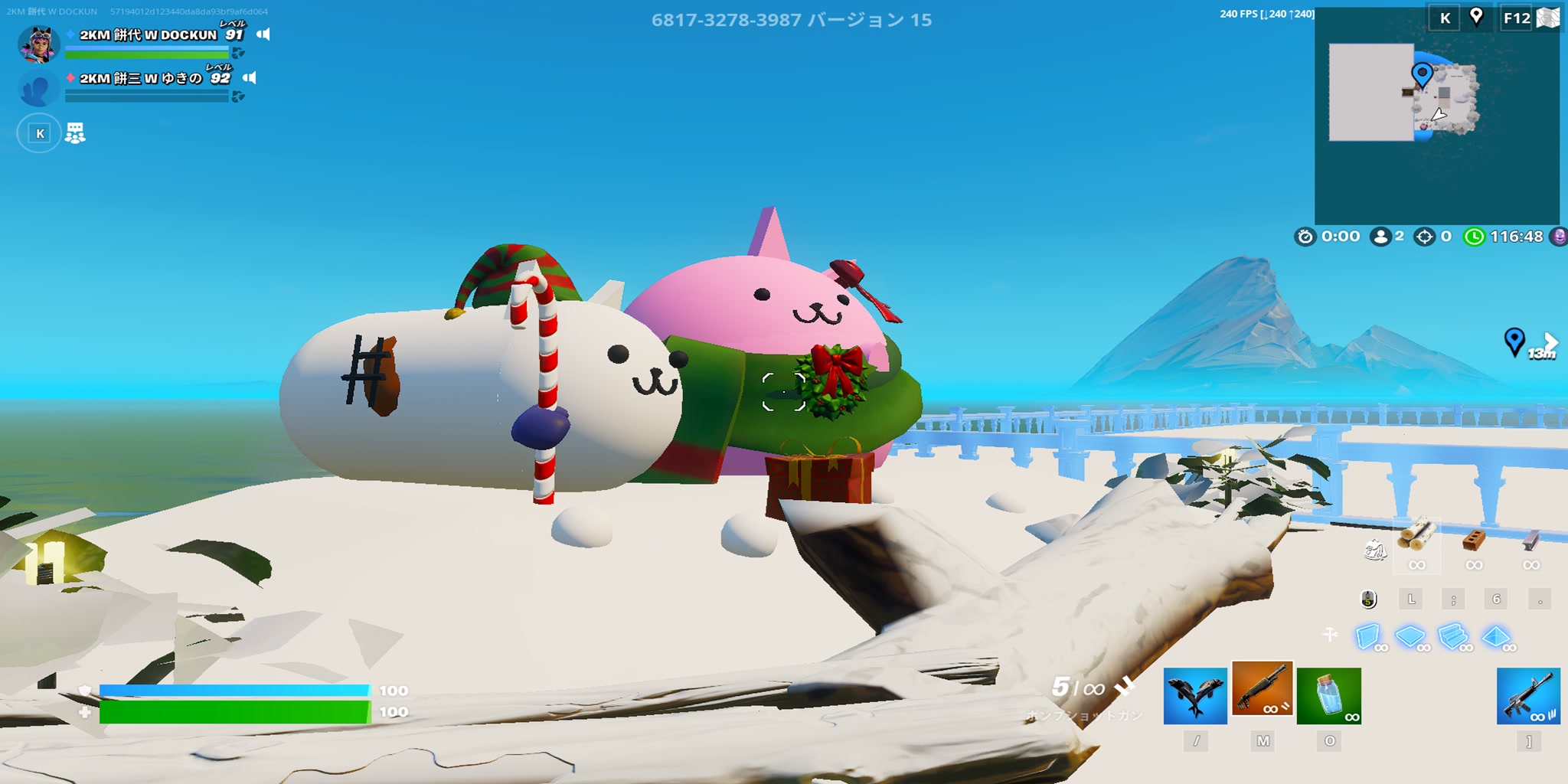Toggle the location pin beside the K indicator

[1476, 17]
